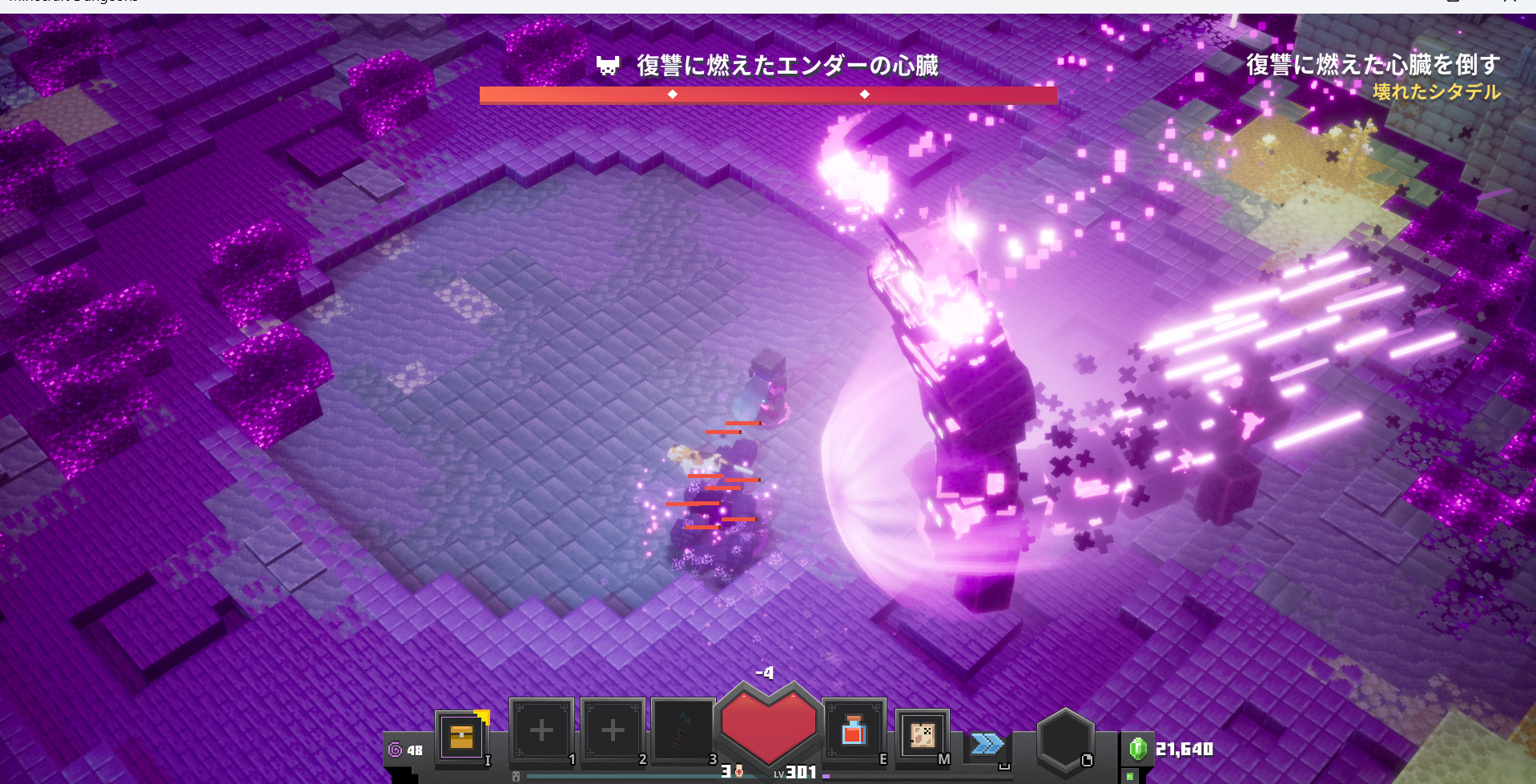Viewport: 1536px width, 784px height.
Task: Click the objective tracker in yellow text
Action: [x=1436, y=92]
